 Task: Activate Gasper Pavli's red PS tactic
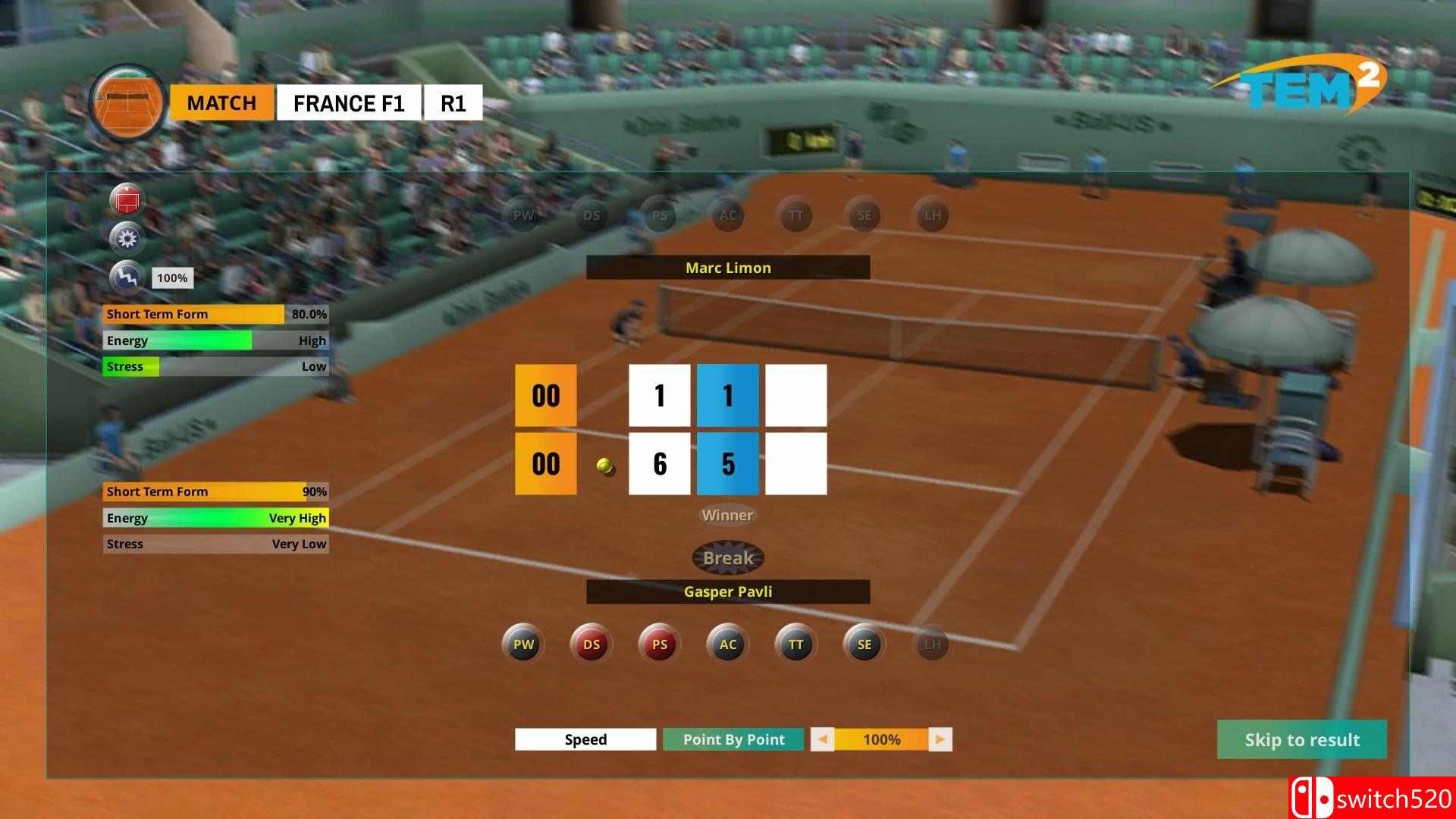pyautogui.click(x=660, y=645)
